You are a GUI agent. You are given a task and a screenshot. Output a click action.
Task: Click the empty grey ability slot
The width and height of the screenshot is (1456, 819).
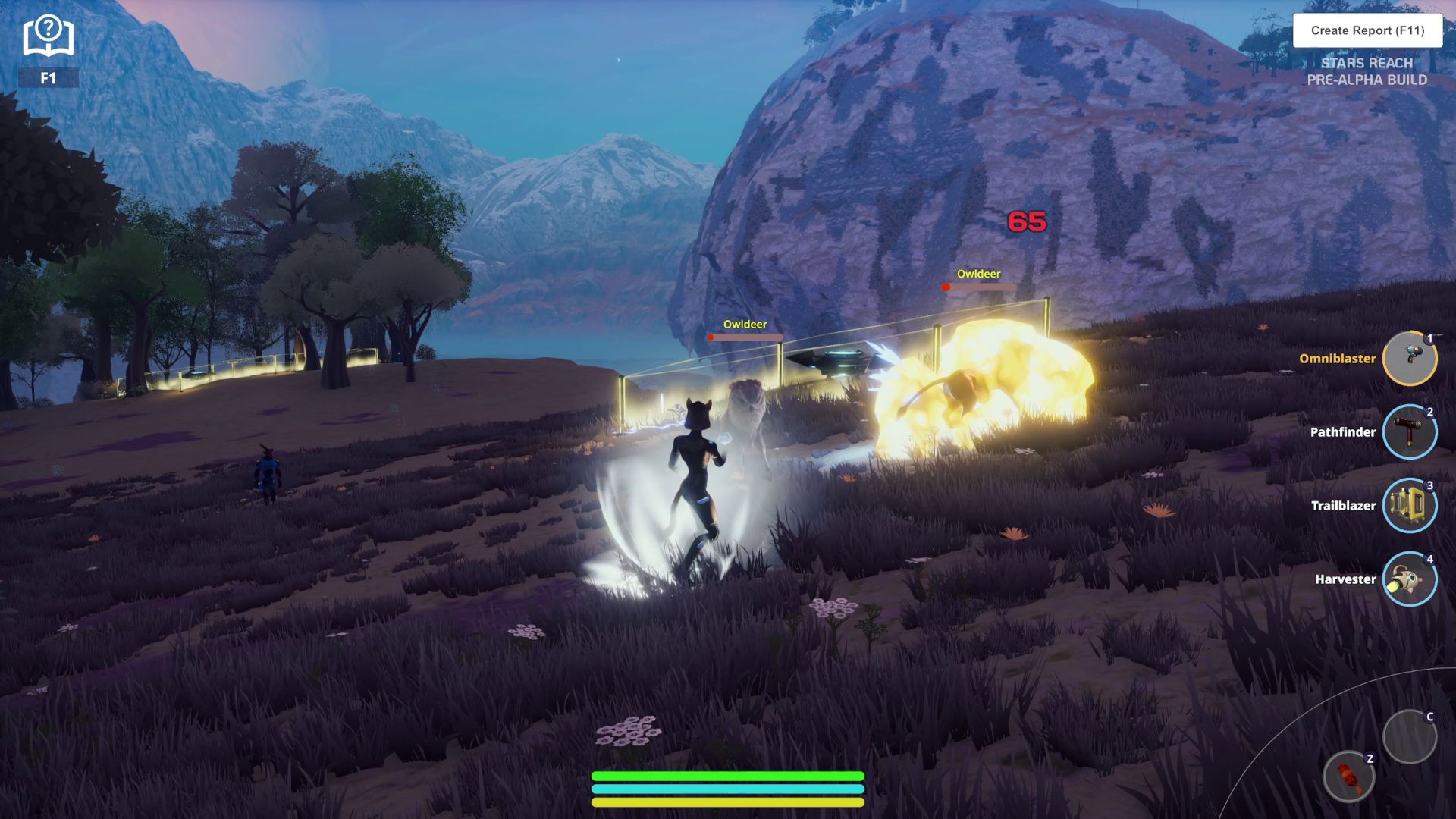tap(1409, 736)
